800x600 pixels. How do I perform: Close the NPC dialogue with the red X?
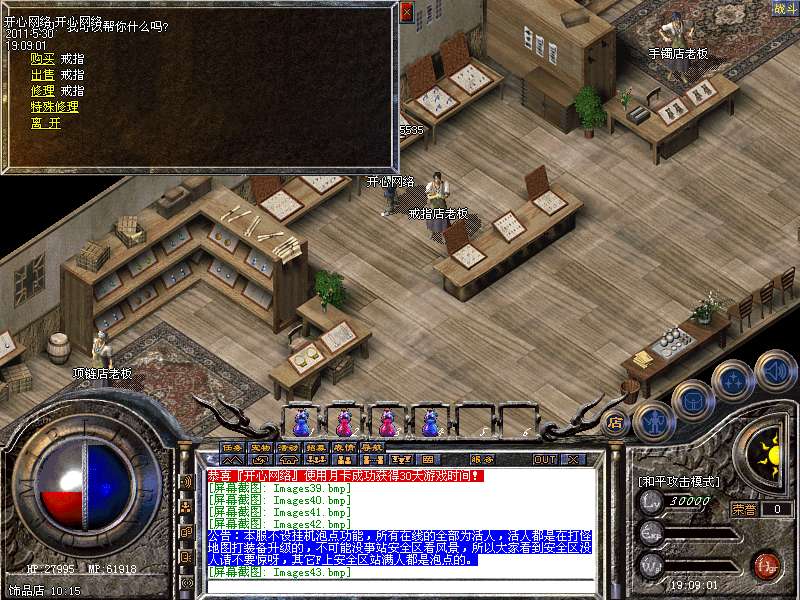406,12
